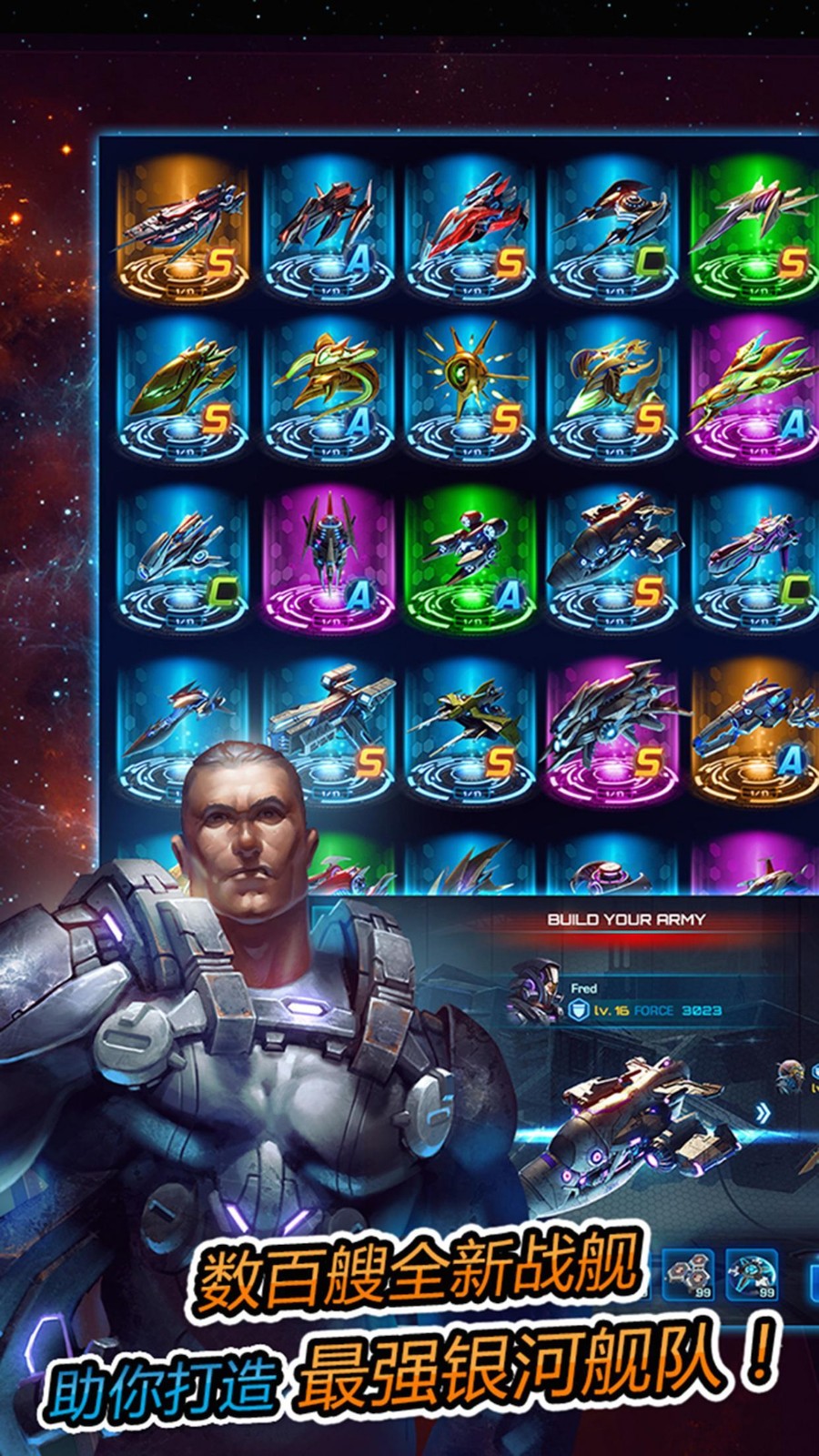
Task: Choose the green-glow S-rank ship tile
Action: coord(753,227)
